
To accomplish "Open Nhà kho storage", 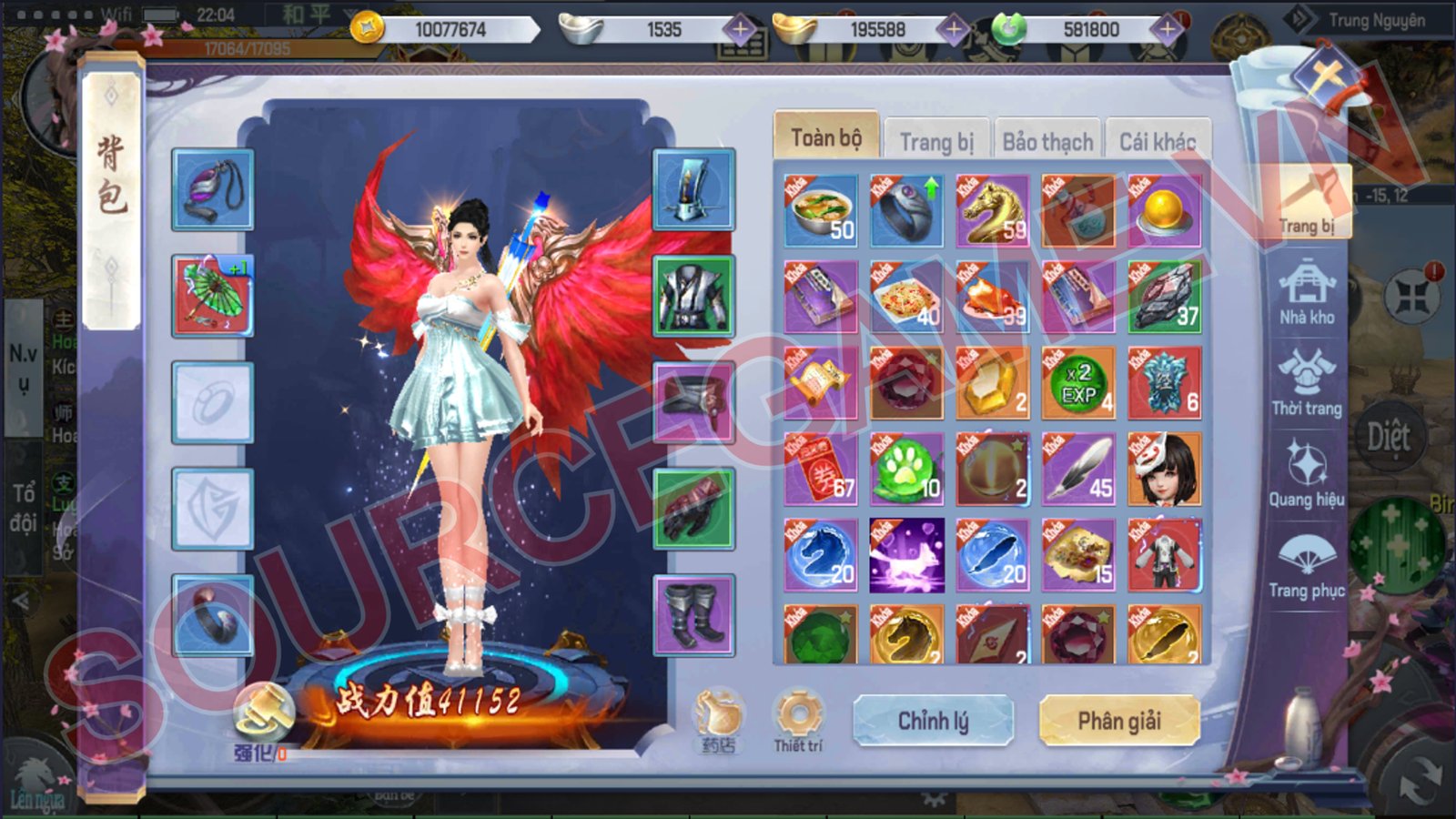I will pyautogui.click(x=1307, y=293).
